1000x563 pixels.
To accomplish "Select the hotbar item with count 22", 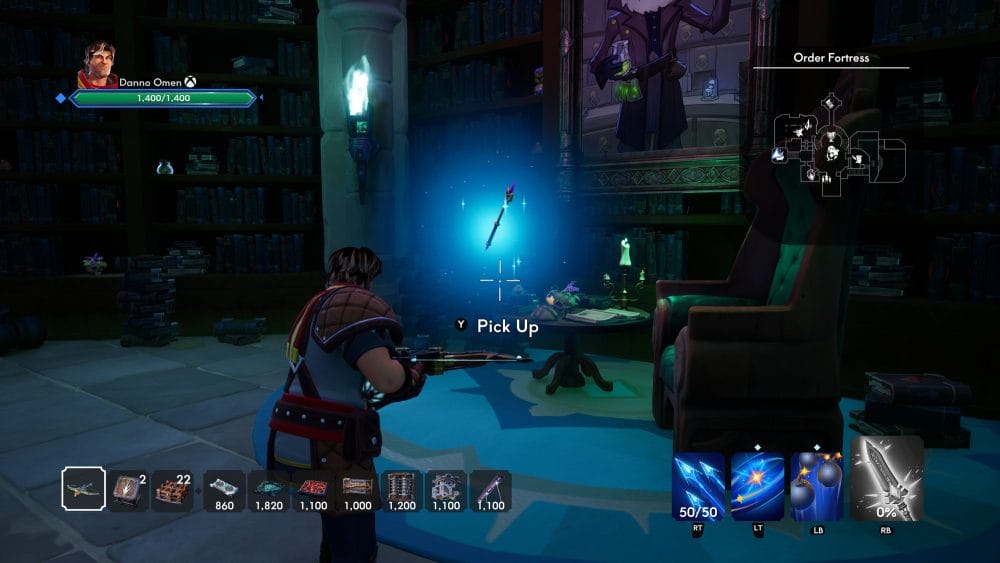I will pos(172,490).
